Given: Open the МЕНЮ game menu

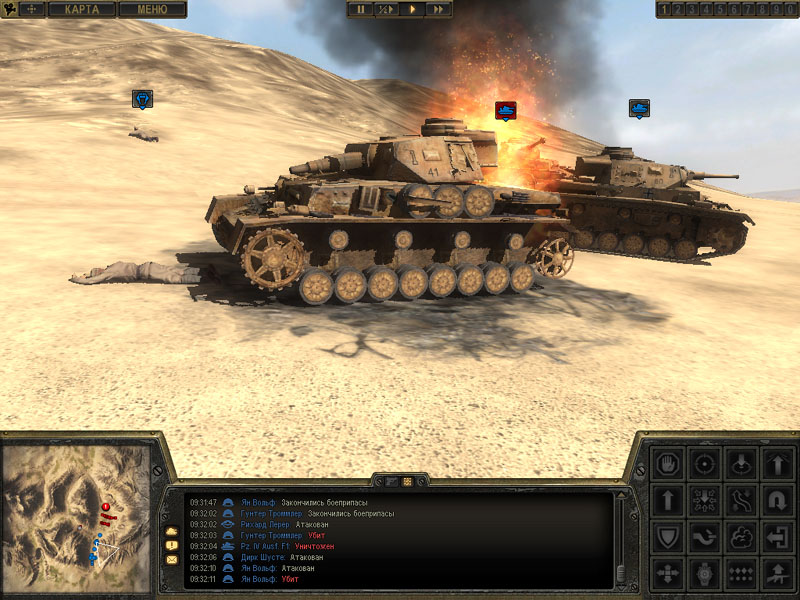Looking at the screenshot, I should coord(152,9).
